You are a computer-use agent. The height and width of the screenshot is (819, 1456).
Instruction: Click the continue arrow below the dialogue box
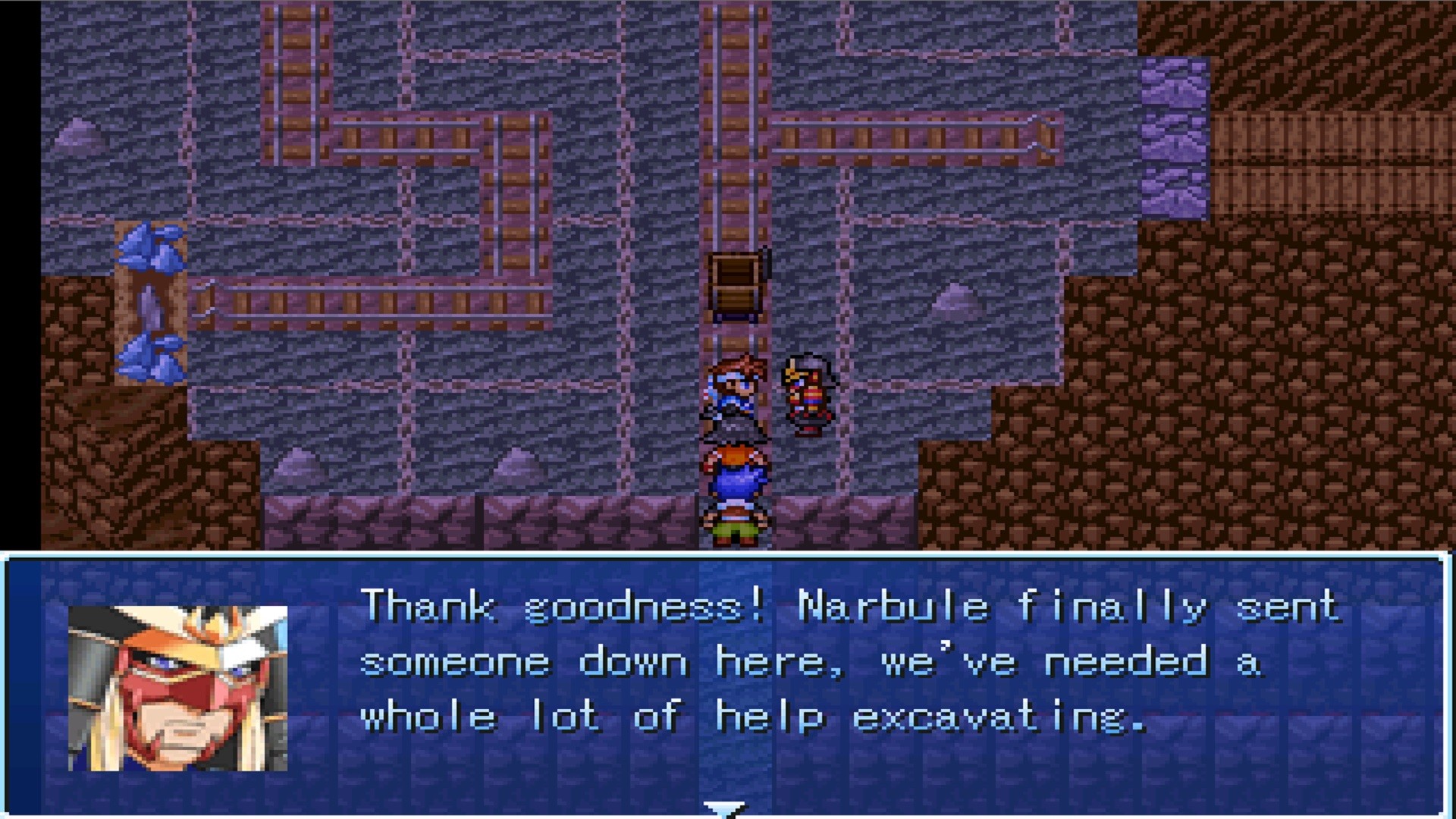click(x=724, y=809)
